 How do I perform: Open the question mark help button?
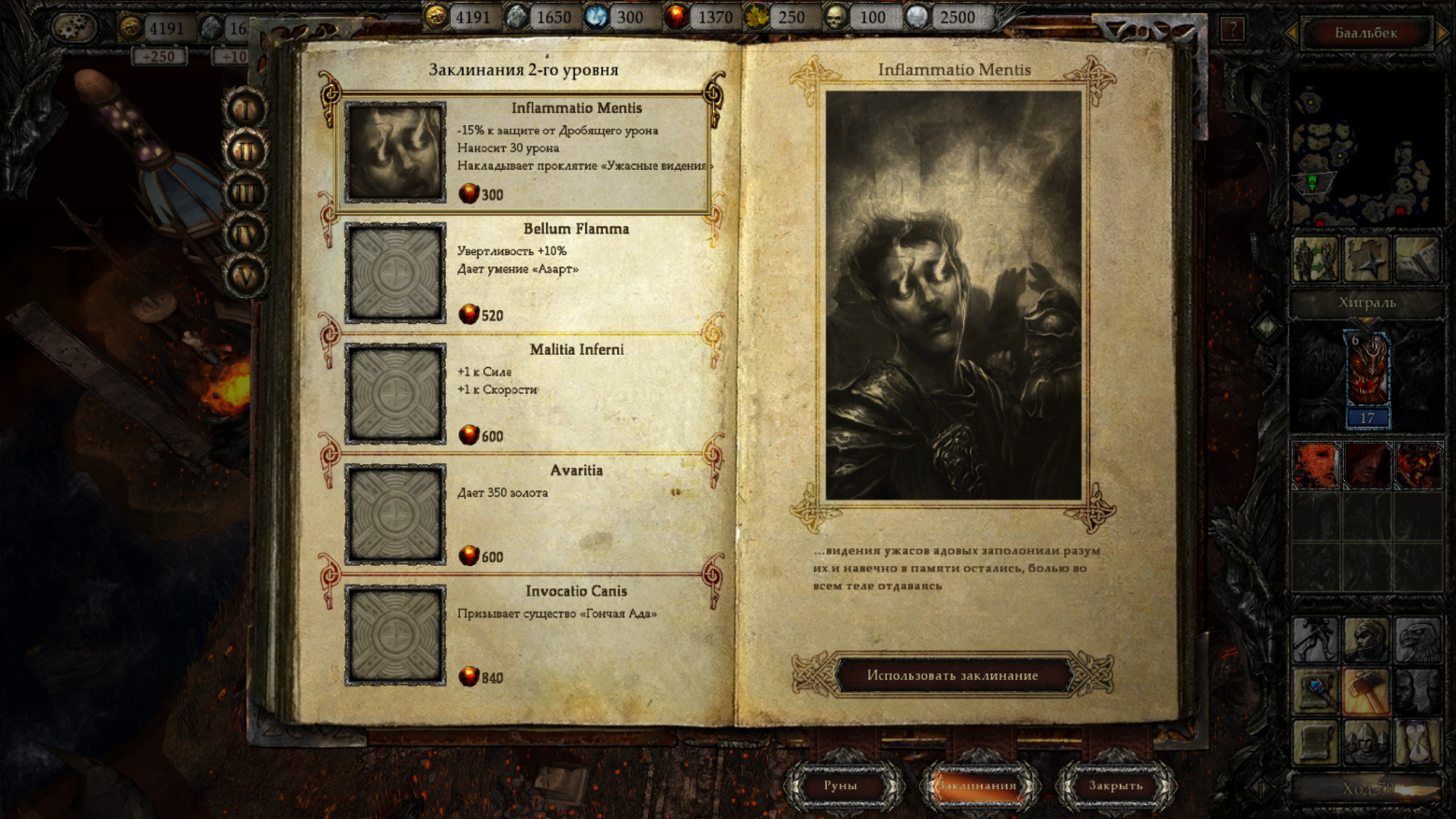[1232, 30]
